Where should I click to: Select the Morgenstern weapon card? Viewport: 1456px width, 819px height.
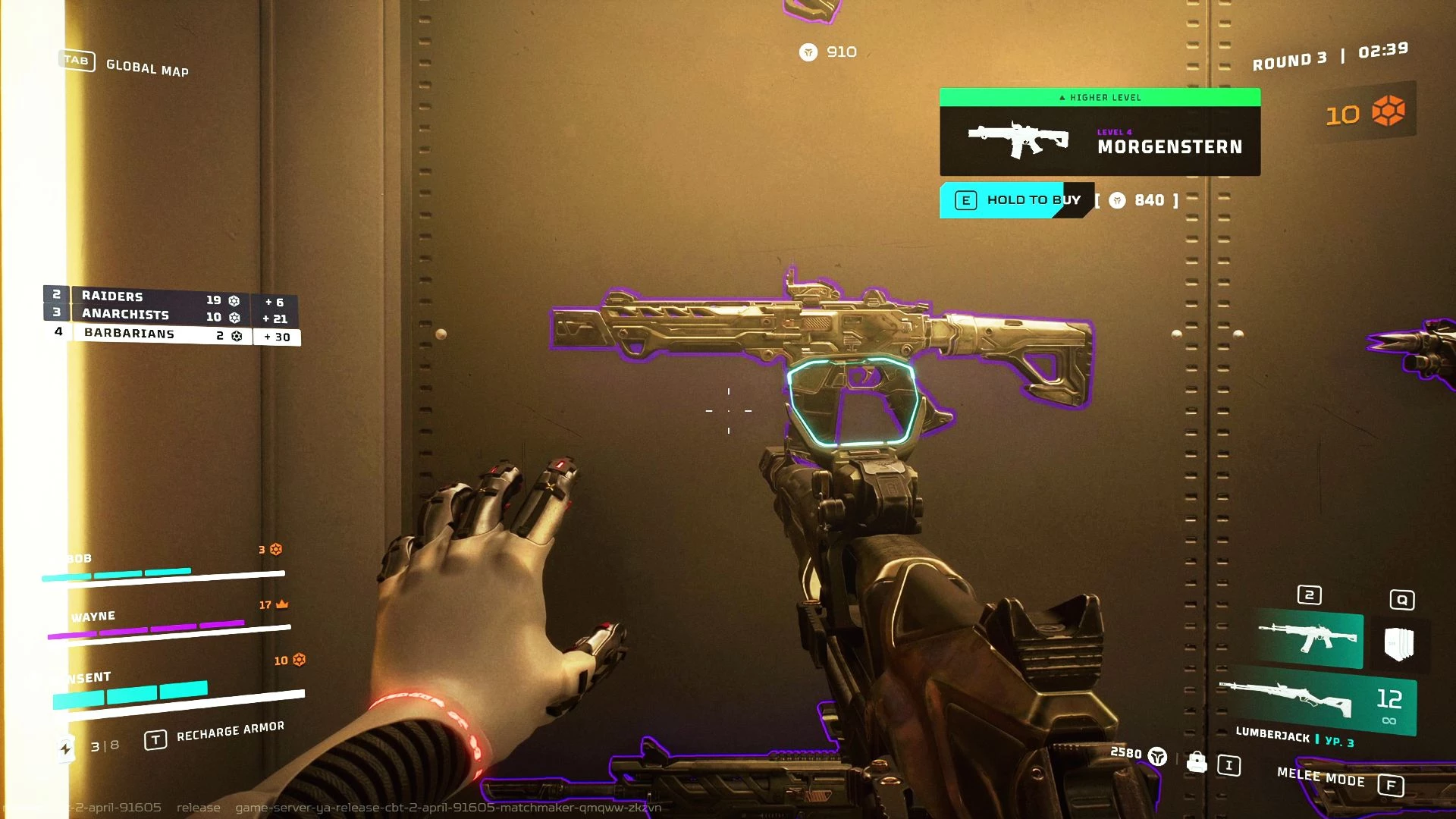click(x=1100, y=140)
